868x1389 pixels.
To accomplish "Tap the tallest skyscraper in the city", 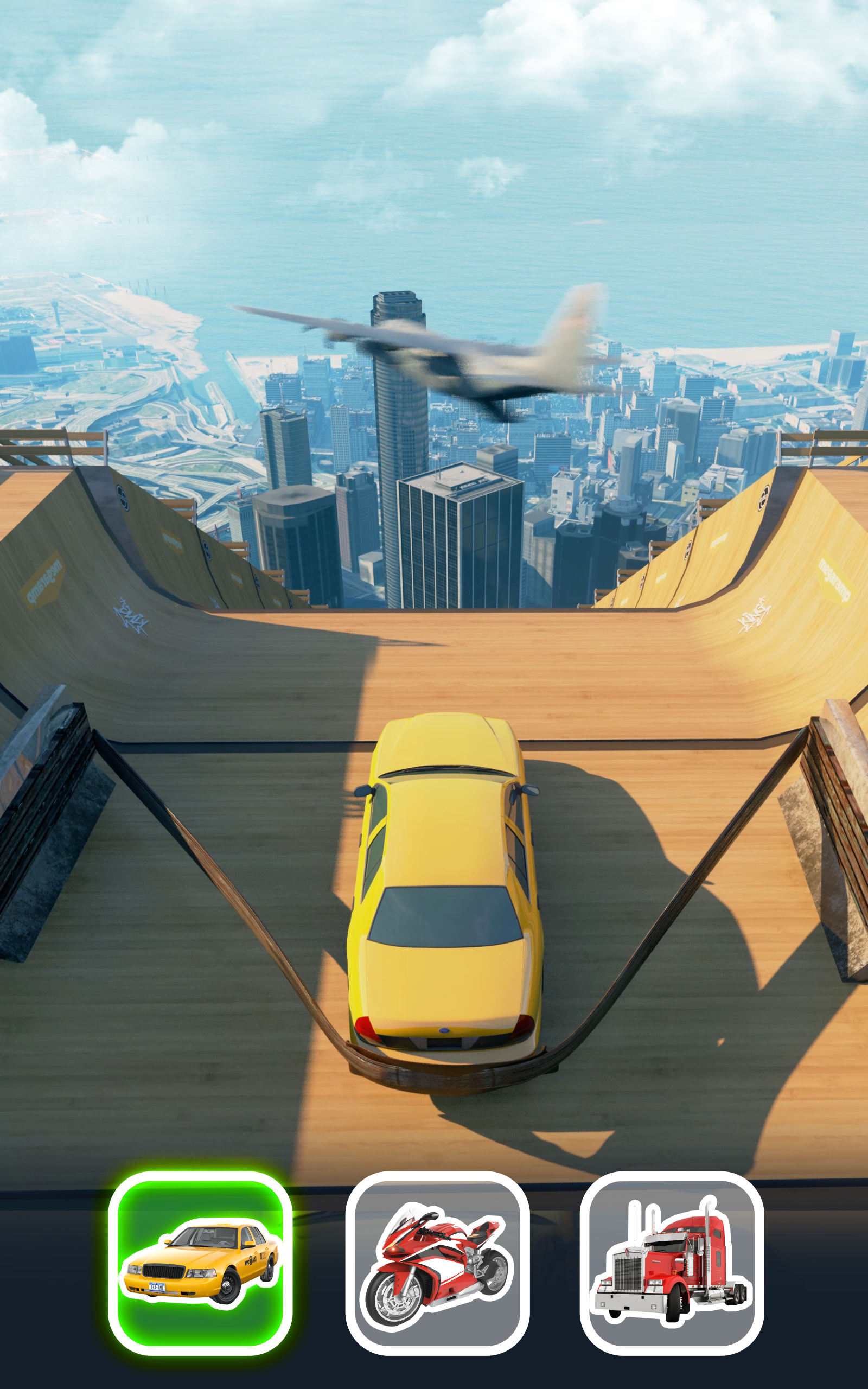I will [396, 402].
